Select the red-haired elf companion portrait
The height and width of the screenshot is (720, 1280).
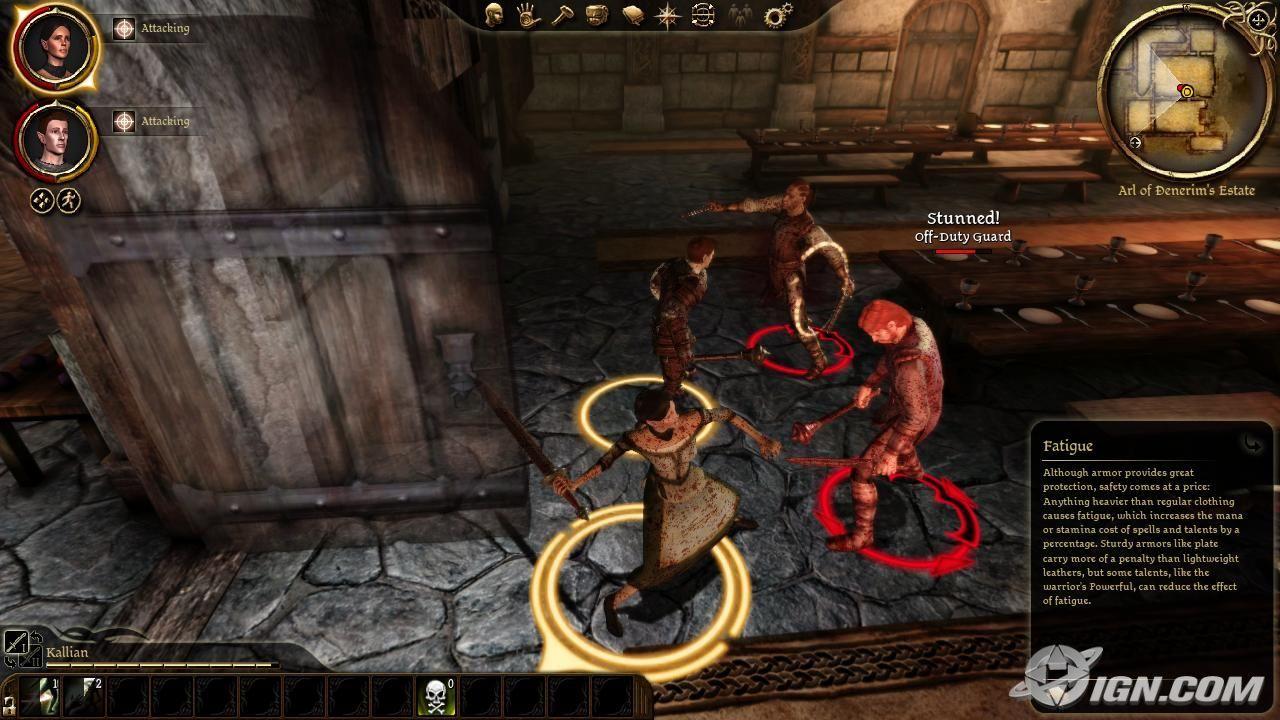[x=54, y=141]
